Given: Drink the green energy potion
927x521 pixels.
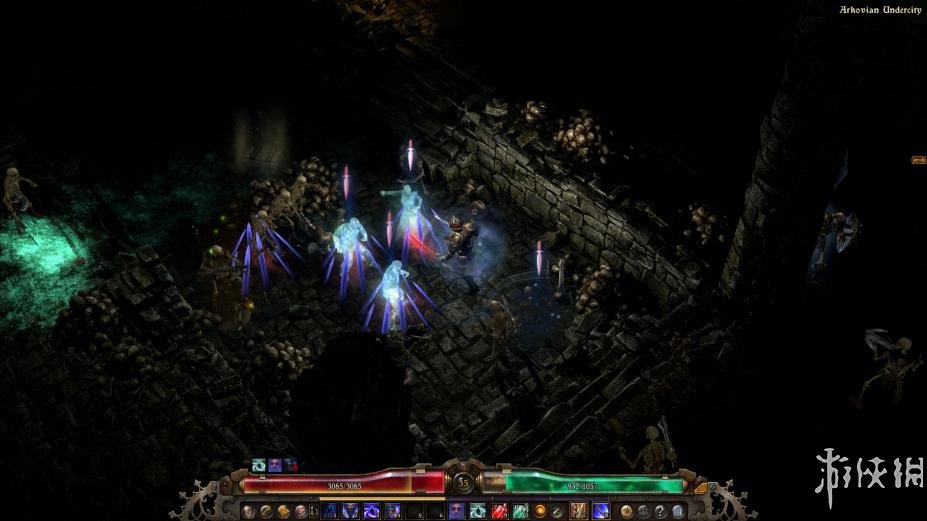Looking at the screenshot, I should 520,510.
